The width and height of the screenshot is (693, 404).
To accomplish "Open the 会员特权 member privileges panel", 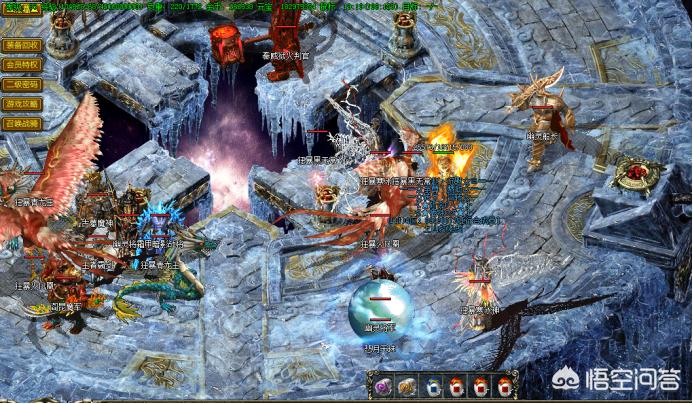I will (x=22, y=64).
